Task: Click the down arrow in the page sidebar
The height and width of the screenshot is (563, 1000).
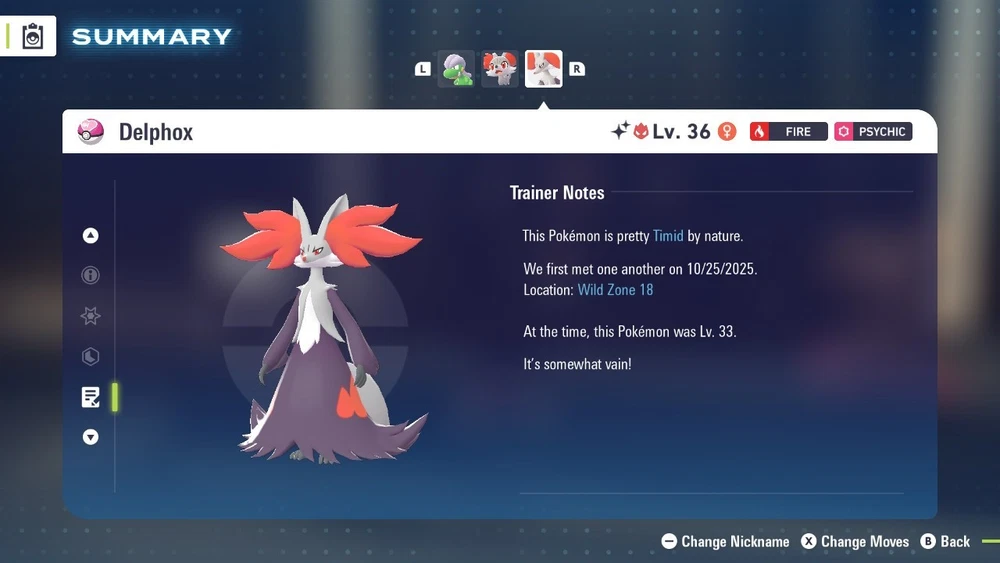Action: (91, 437)
